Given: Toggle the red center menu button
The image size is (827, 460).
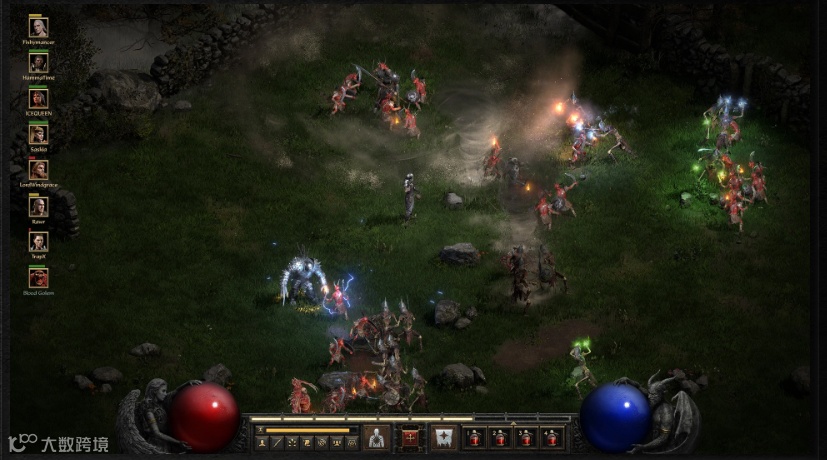Looking at the screenshot, I should tap(410, 437).
